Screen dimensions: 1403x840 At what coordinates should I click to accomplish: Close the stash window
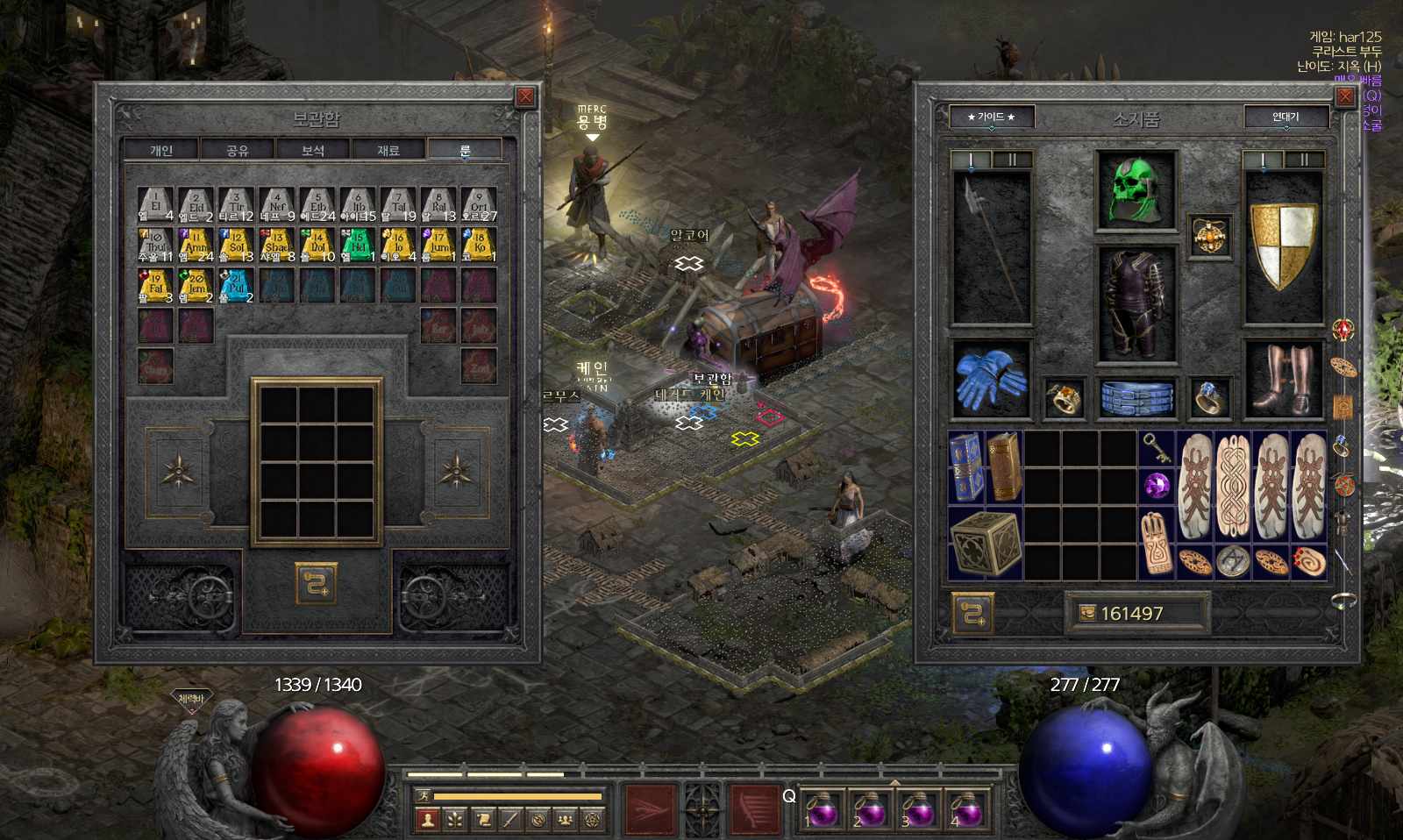524,96
